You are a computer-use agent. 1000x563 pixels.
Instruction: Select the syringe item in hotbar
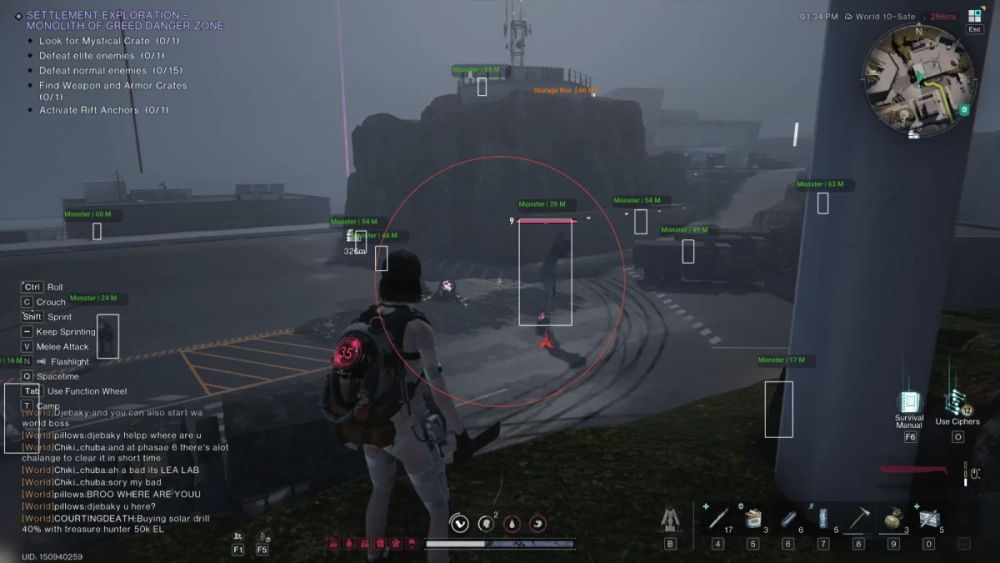coord(718,519)
